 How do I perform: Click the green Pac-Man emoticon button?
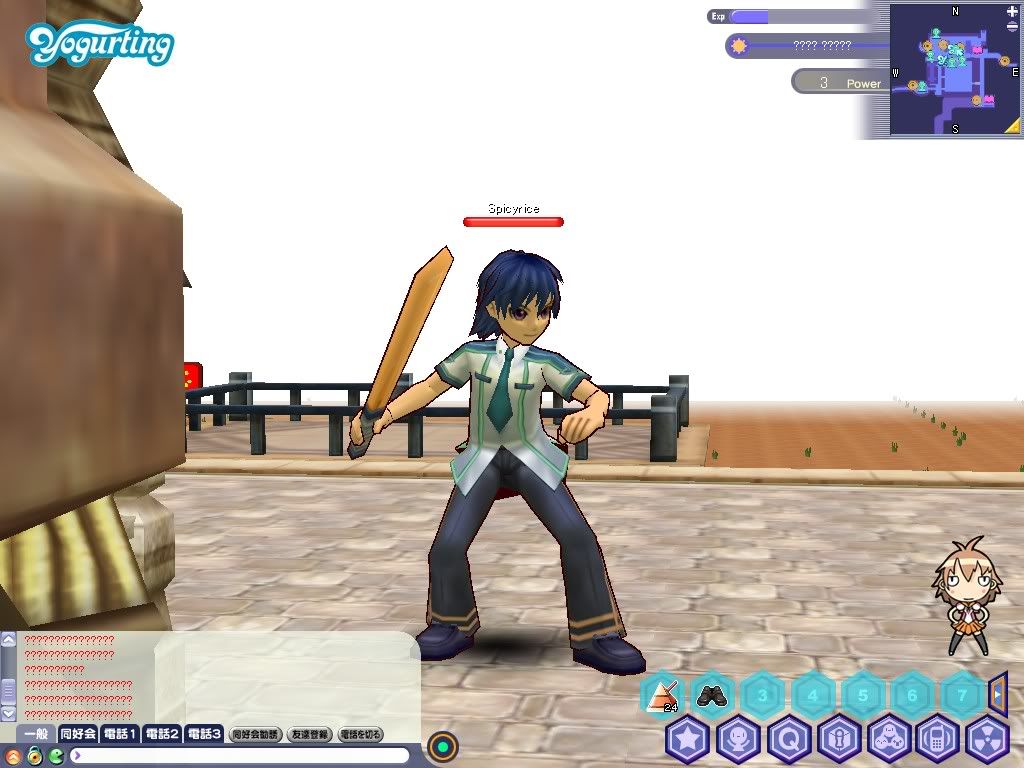tap(55, 755)
